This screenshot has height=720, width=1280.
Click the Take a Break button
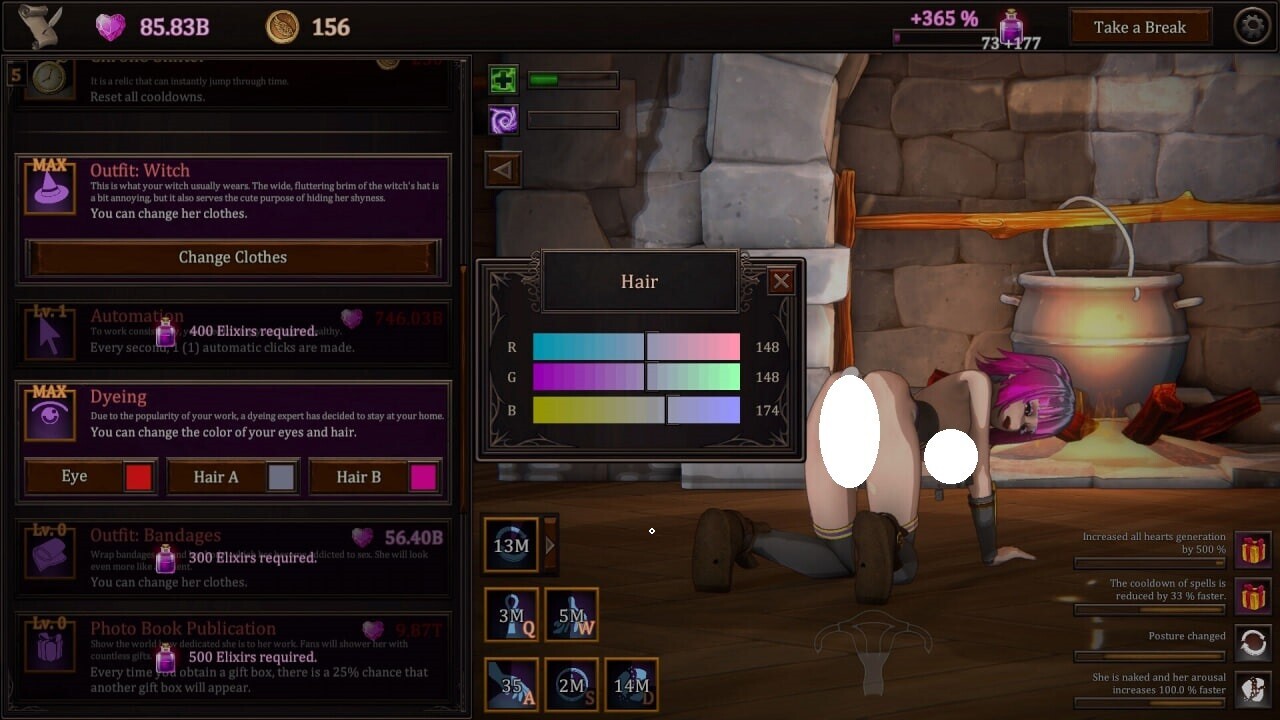[x=1140, y=26]
